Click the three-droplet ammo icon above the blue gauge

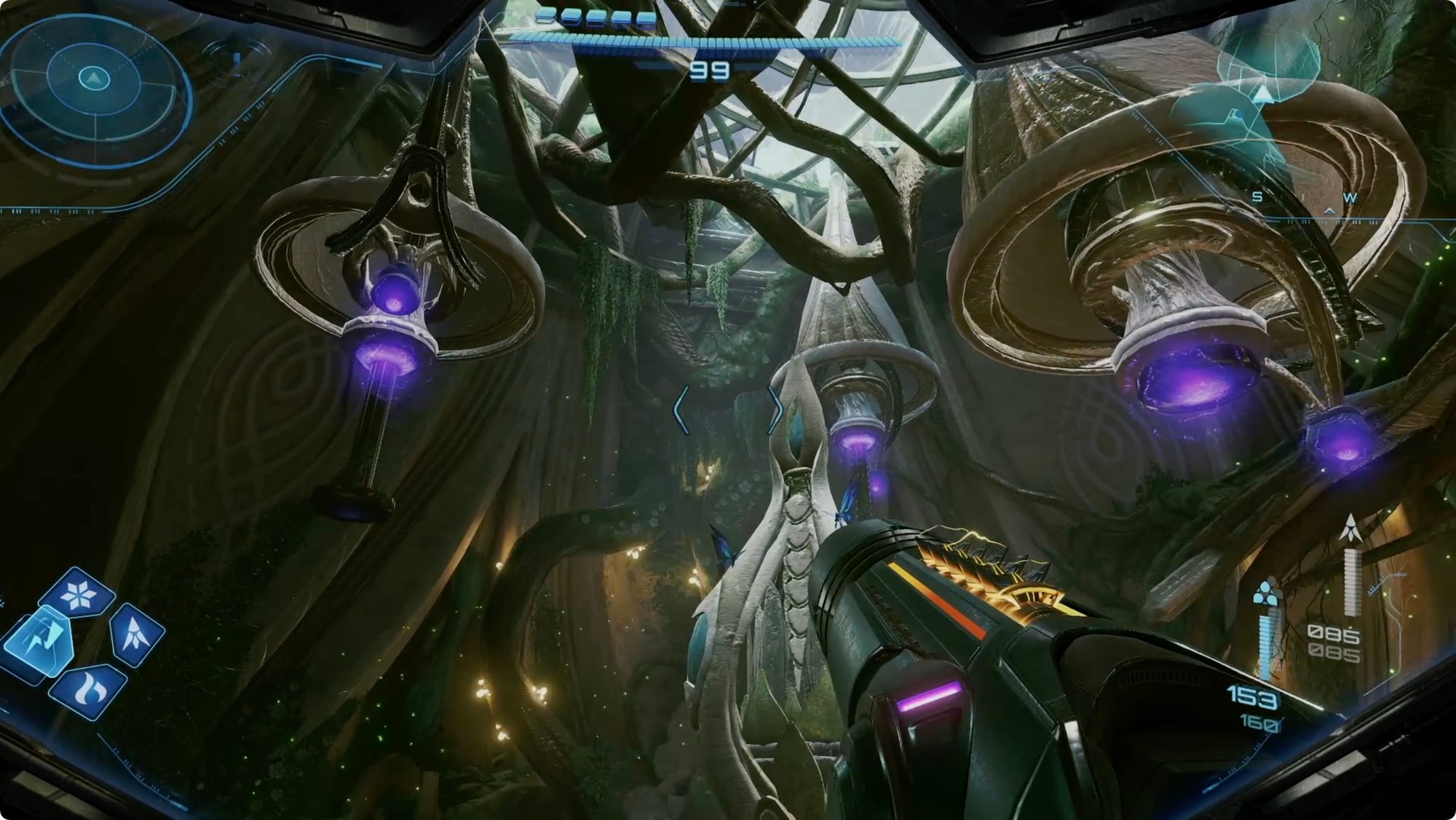coord(1267,591)
